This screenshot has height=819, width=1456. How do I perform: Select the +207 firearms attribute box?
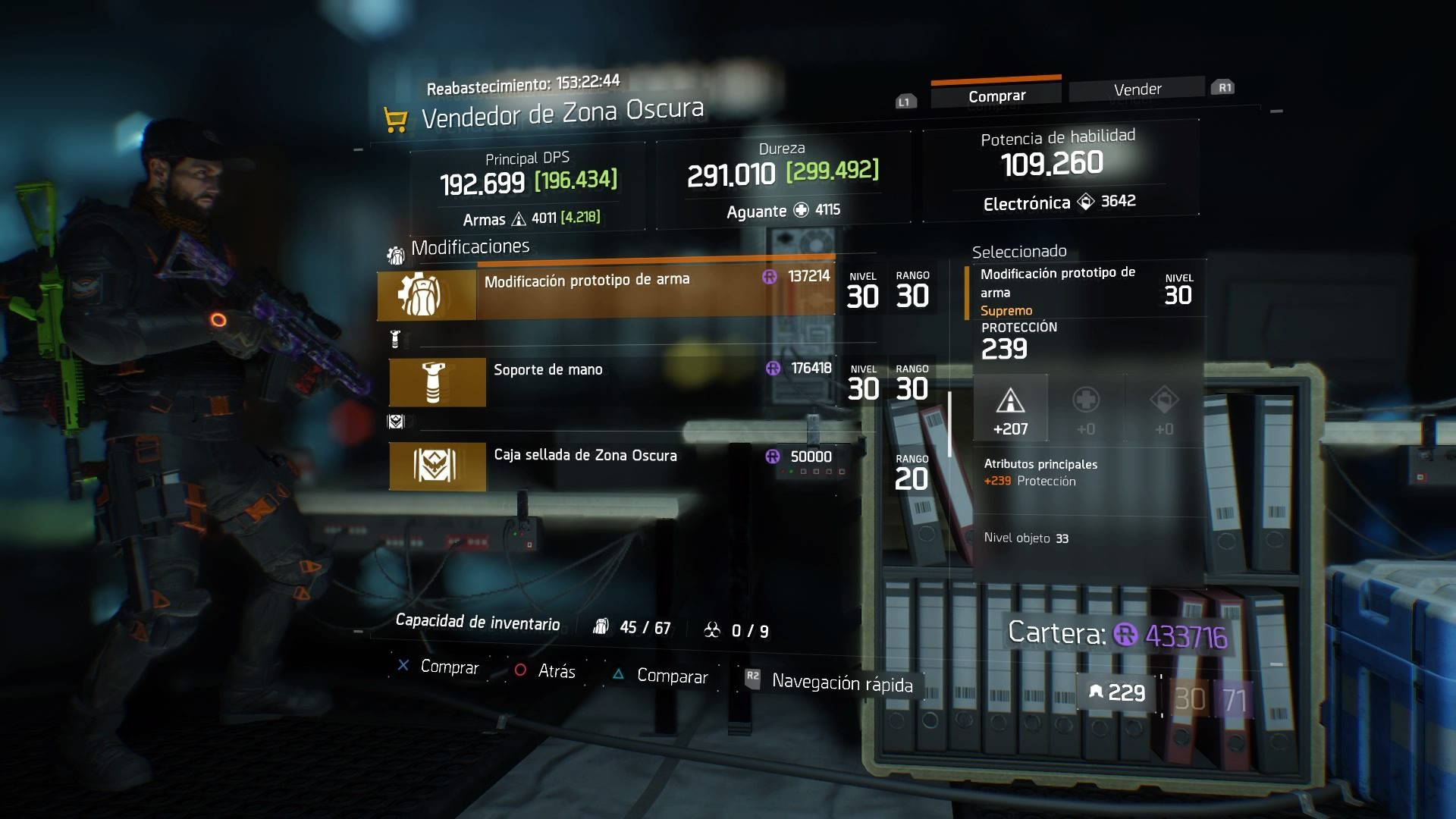(x=1010, y=409)
